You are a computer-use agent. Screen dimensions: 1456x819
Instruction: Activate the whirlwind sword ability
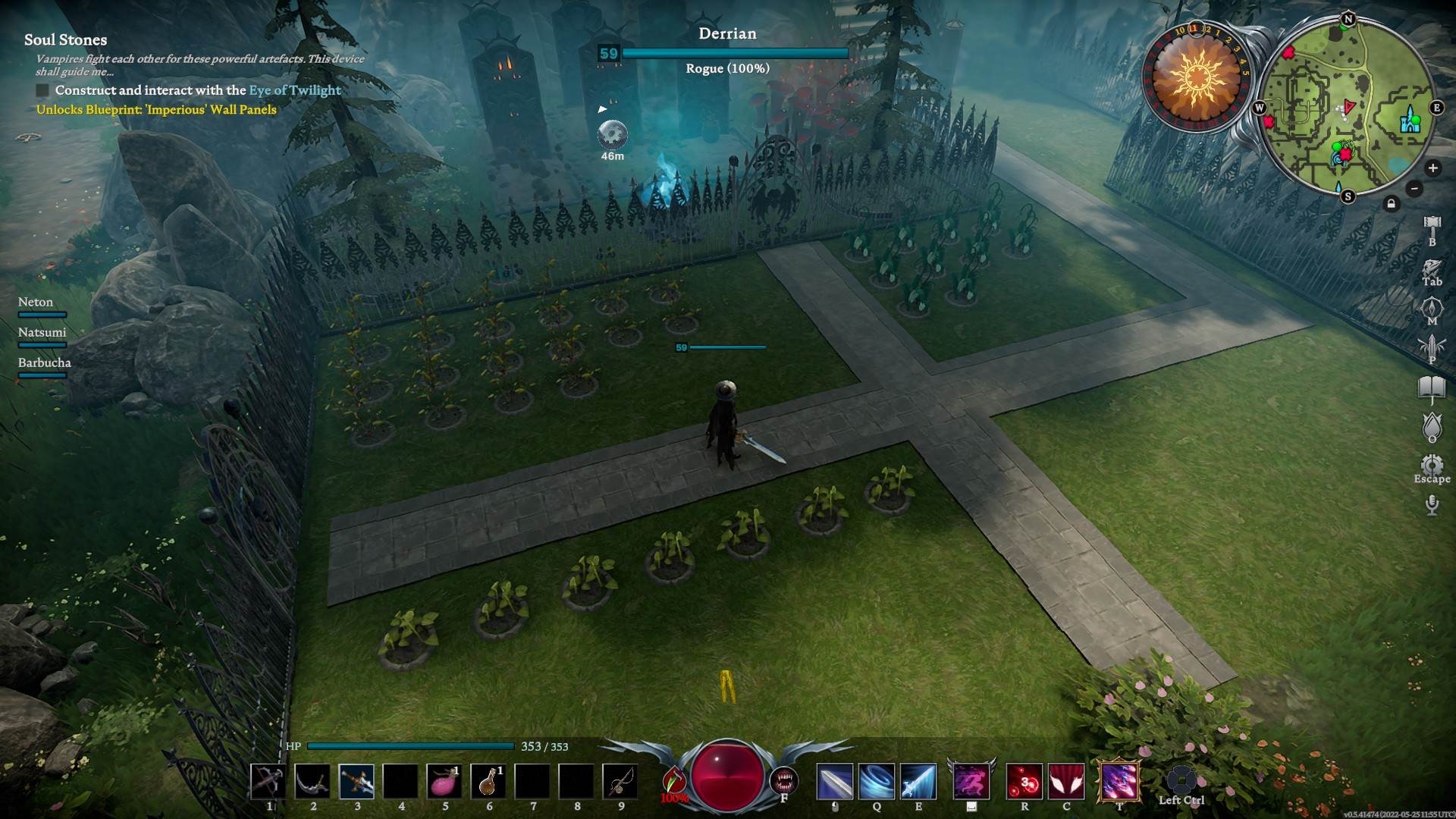click(x=877, y=782)
